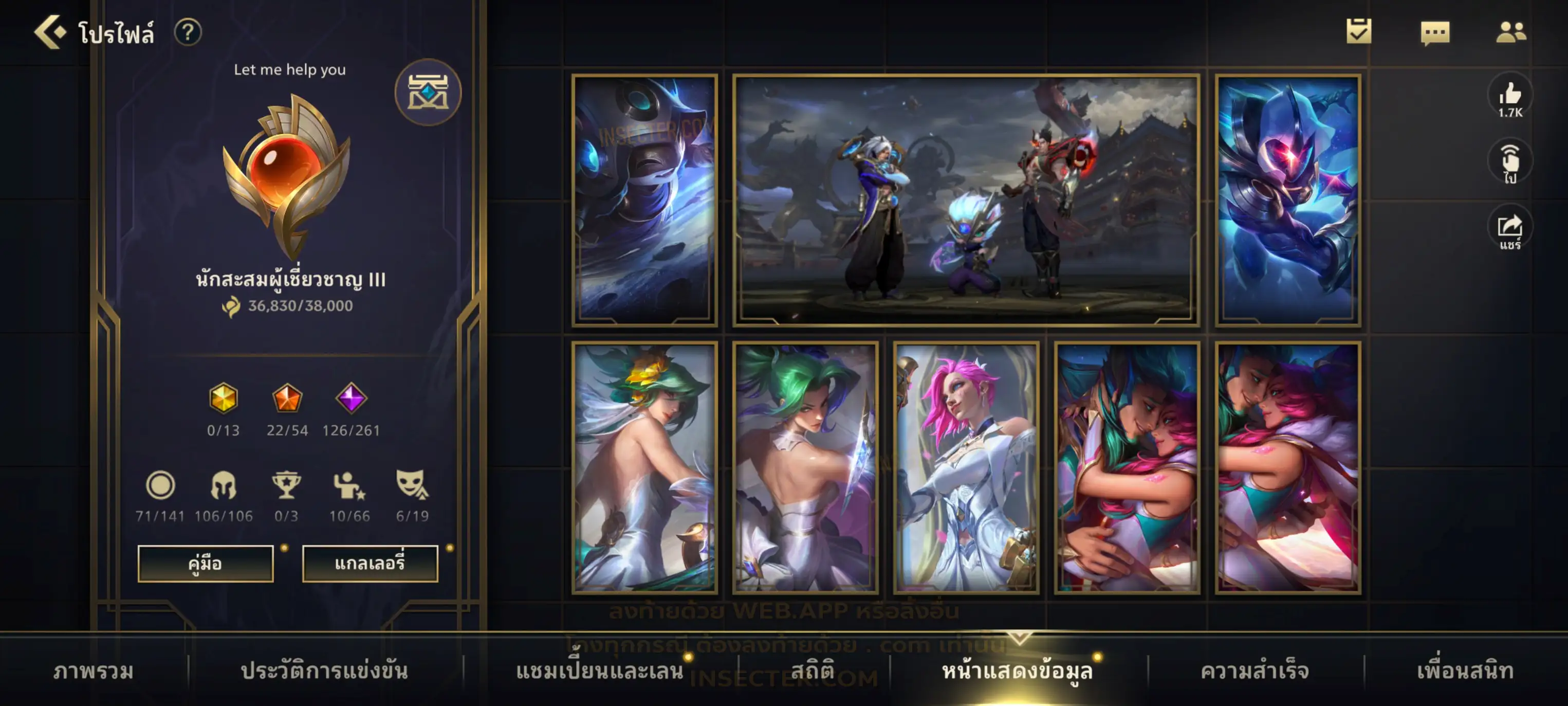The image size is (1568, 706).
Task: Open the chat speech bubble icon
Action: tap(1435, 32)
